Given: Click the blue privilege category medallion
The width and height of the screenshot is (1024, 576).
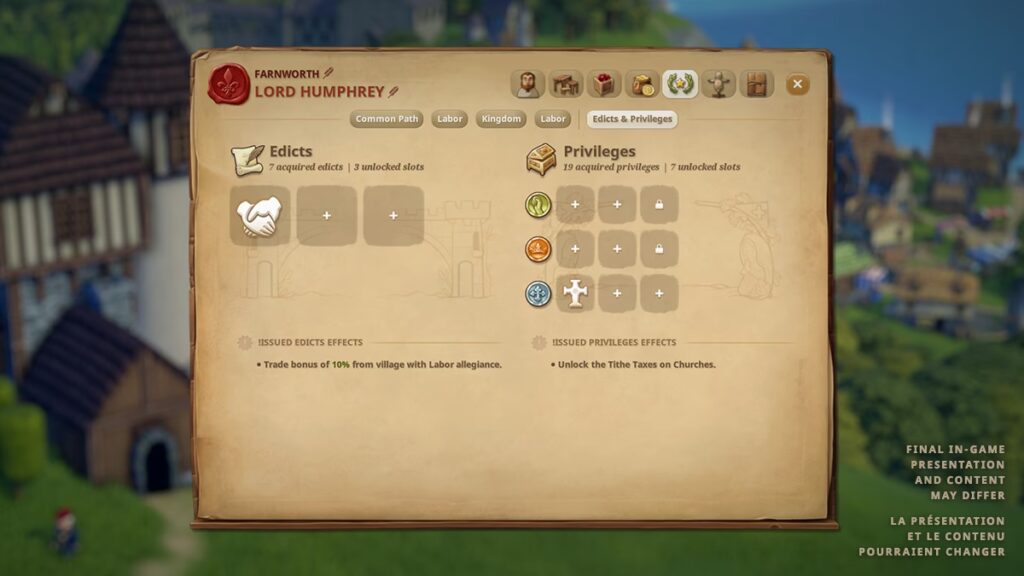Looking at the screenshot, I should (538, 293).
